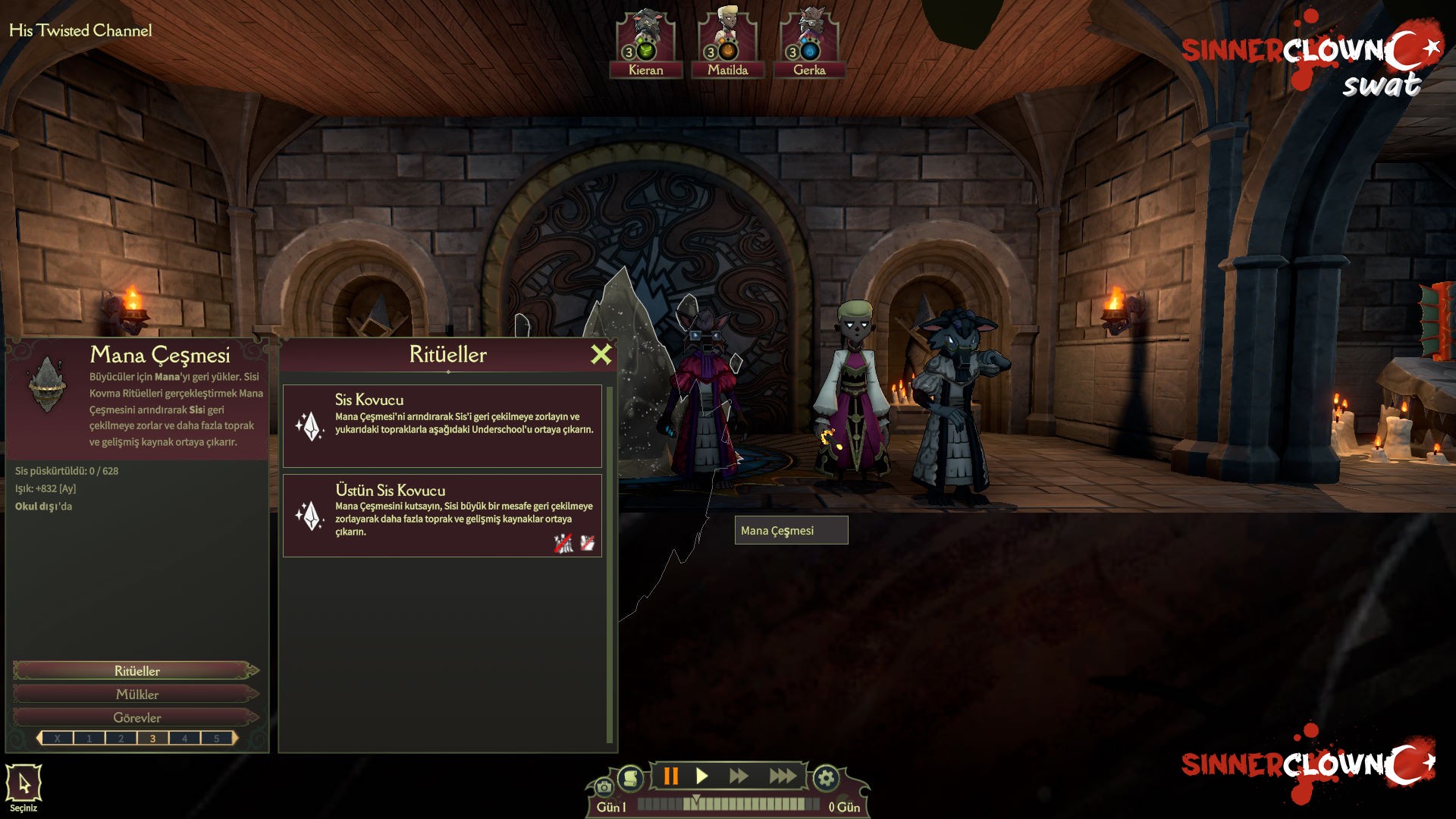Set priority level to 1
This screenshot has height=819, width=1456.
point(89,738)
